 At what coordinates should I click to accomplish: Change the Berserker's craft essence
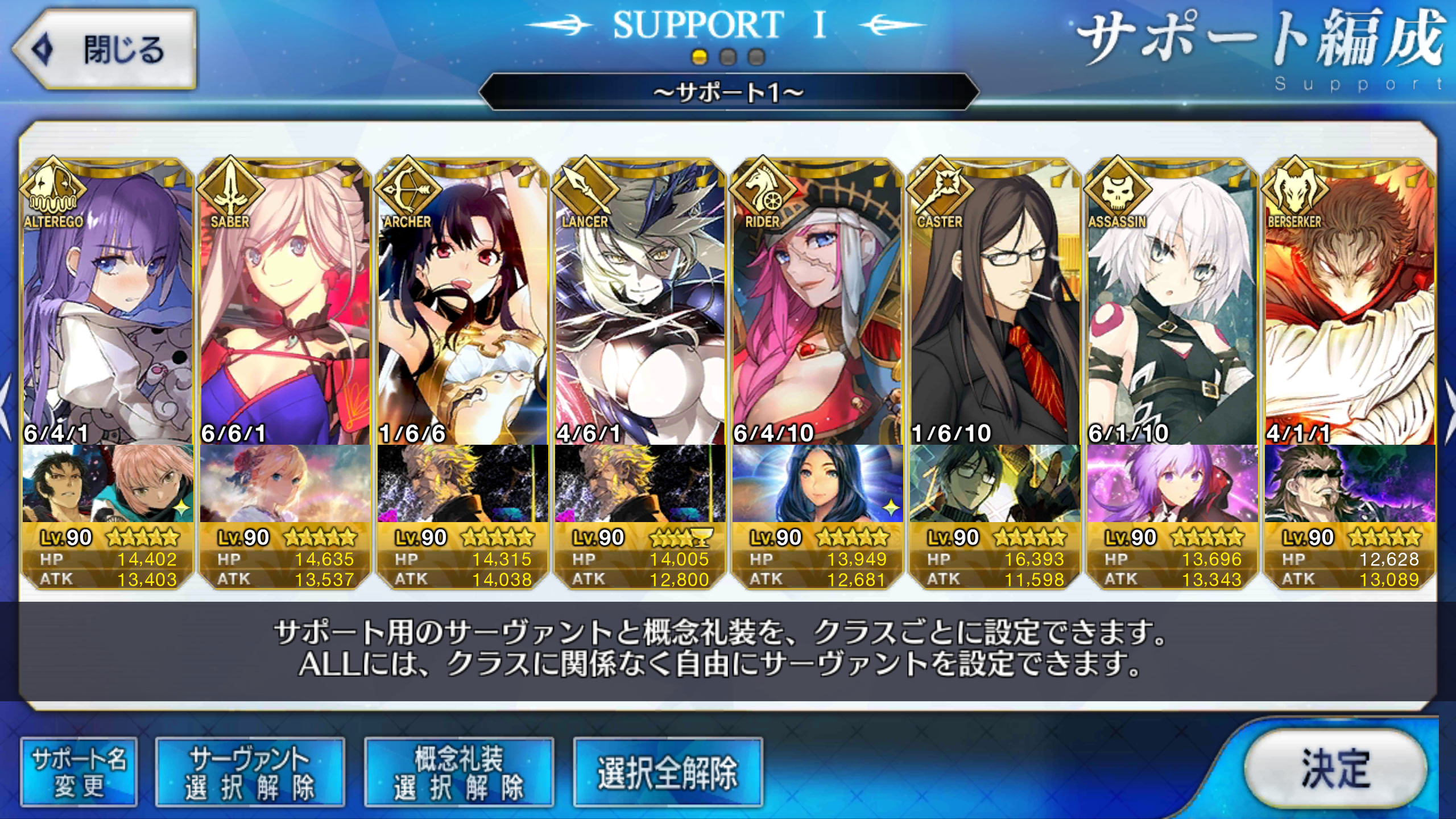click(1350, 483)
